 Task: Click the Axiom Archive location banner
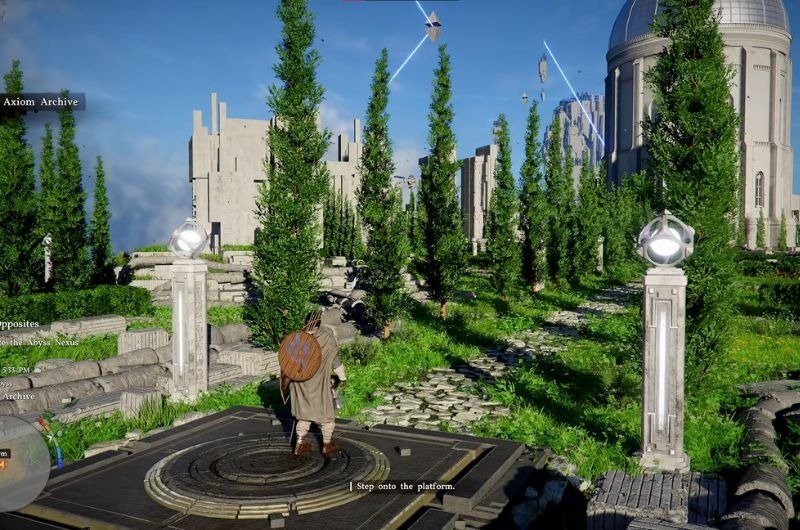pos(41,102)
